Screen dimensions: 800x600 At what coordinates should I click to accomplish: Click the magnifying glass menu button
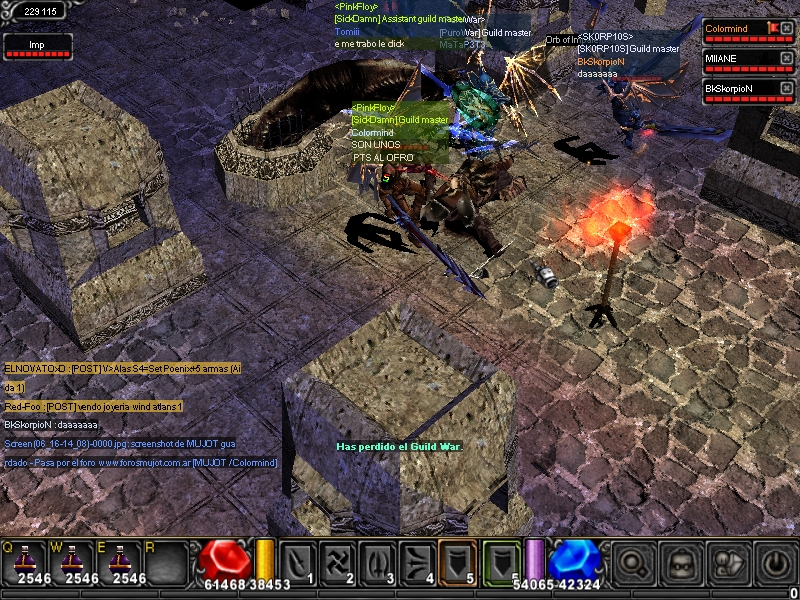(633, 562)
